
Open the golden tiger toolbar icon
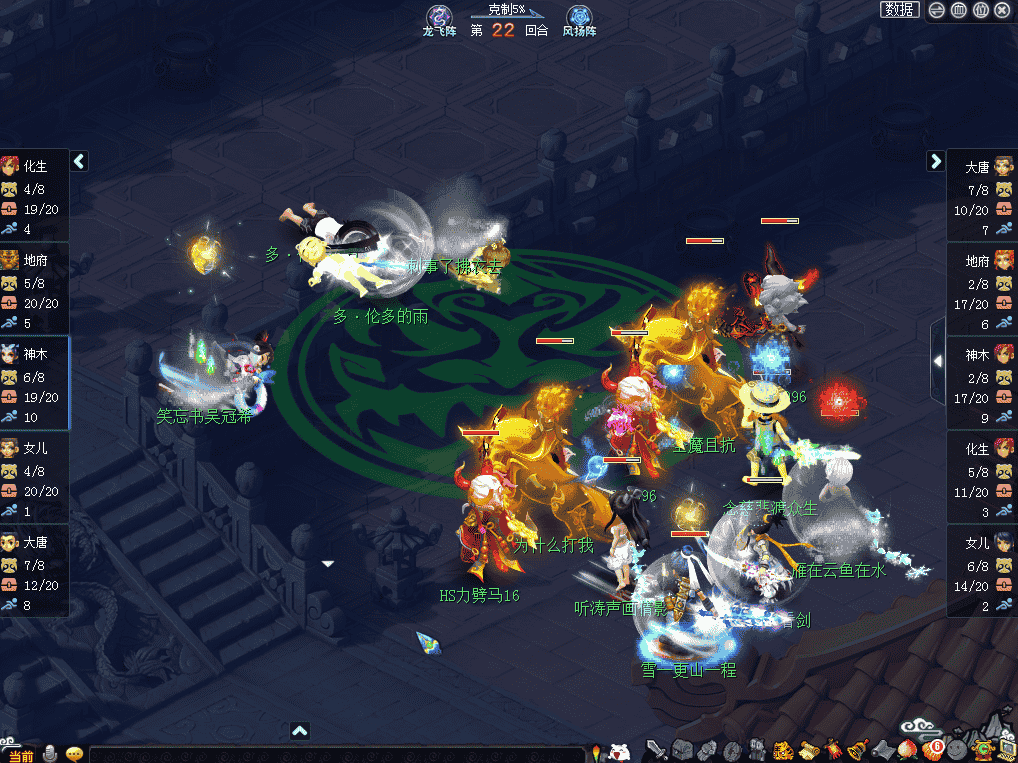pos(783,749)
